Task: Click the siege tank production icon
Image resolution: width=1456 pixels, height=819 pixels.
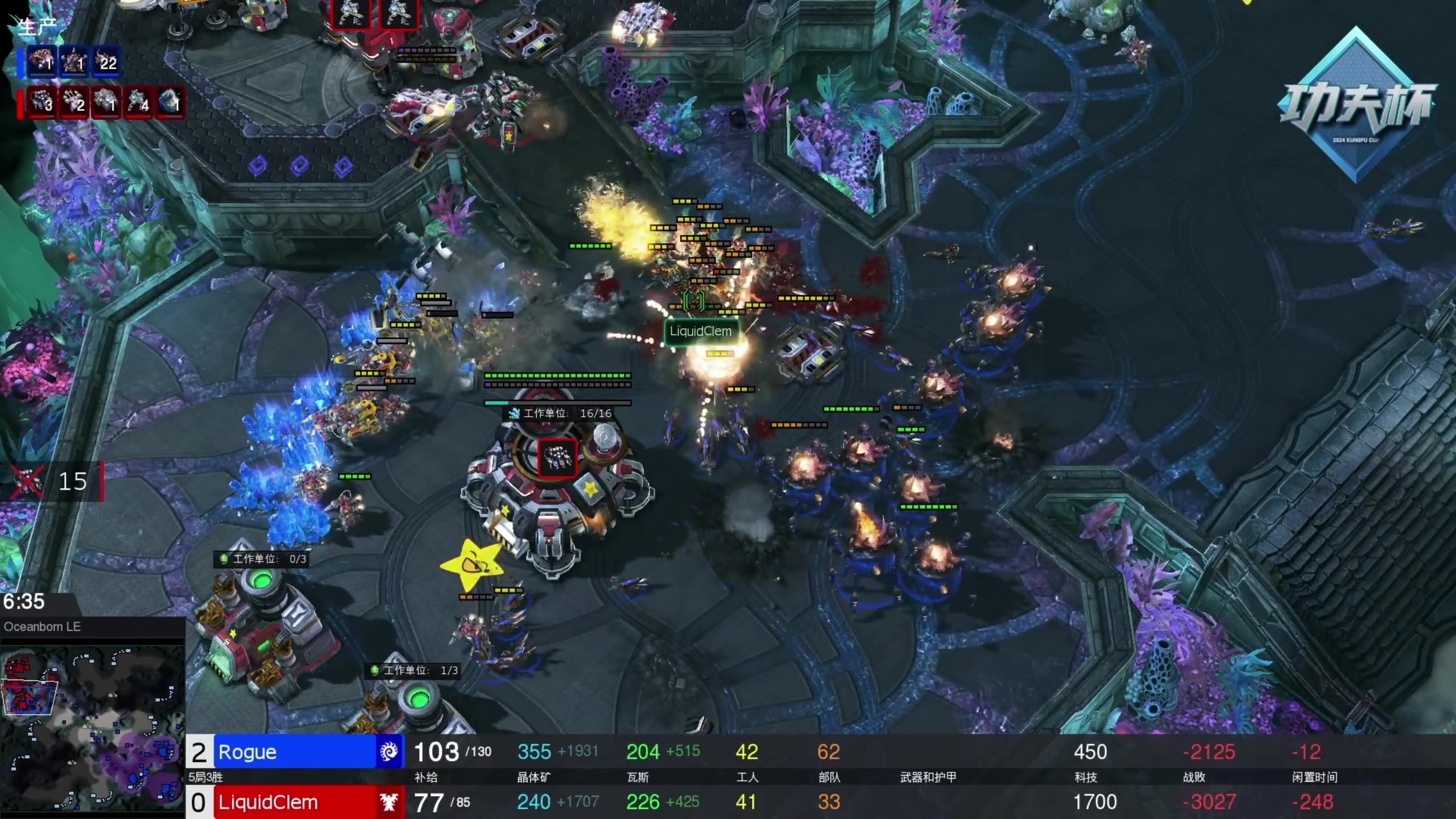Action: tap(106, 103)
